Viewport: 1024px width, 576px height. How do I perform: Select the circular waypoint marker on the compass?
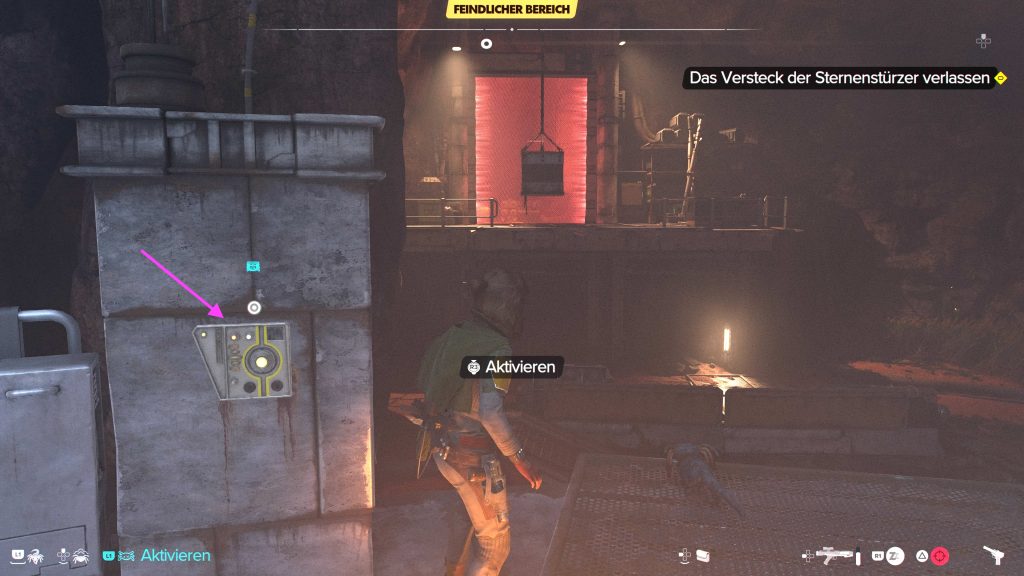tap(486, 44)
